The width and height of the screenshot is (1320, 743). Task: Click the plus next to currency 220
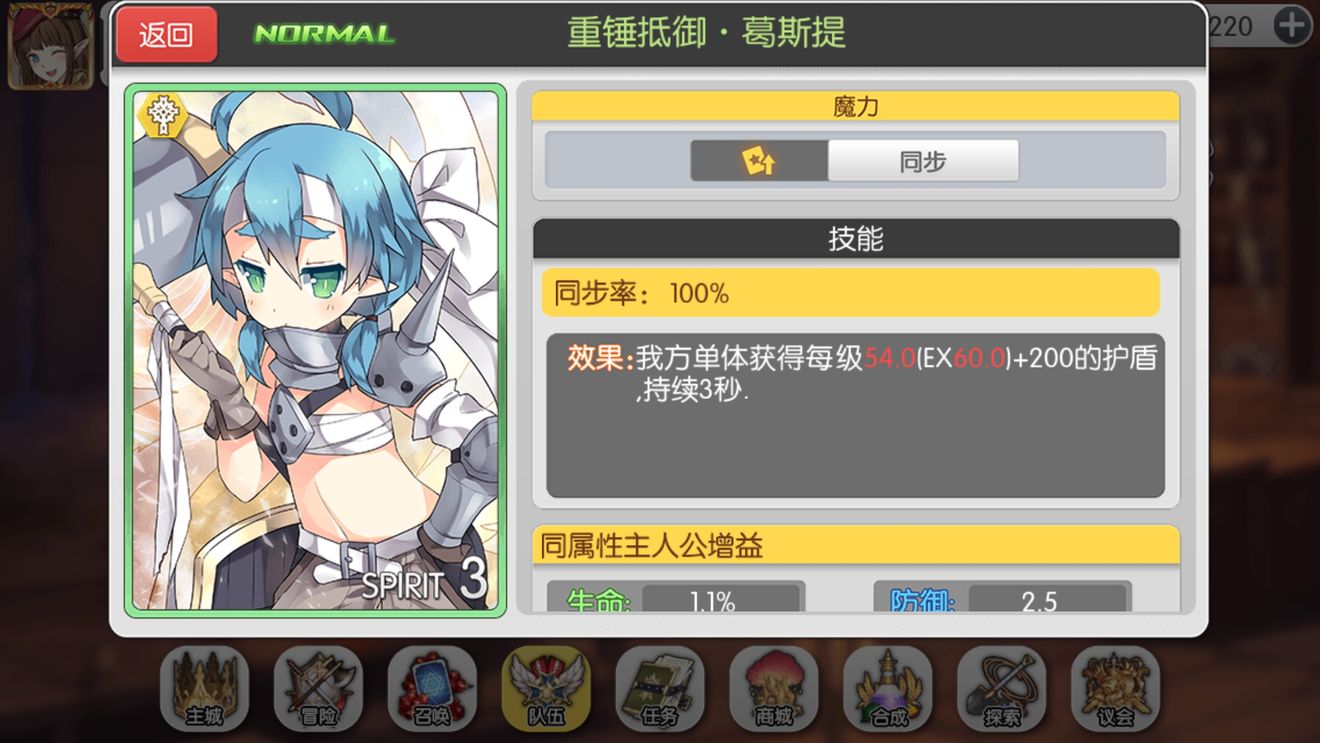click(1295, 25)
